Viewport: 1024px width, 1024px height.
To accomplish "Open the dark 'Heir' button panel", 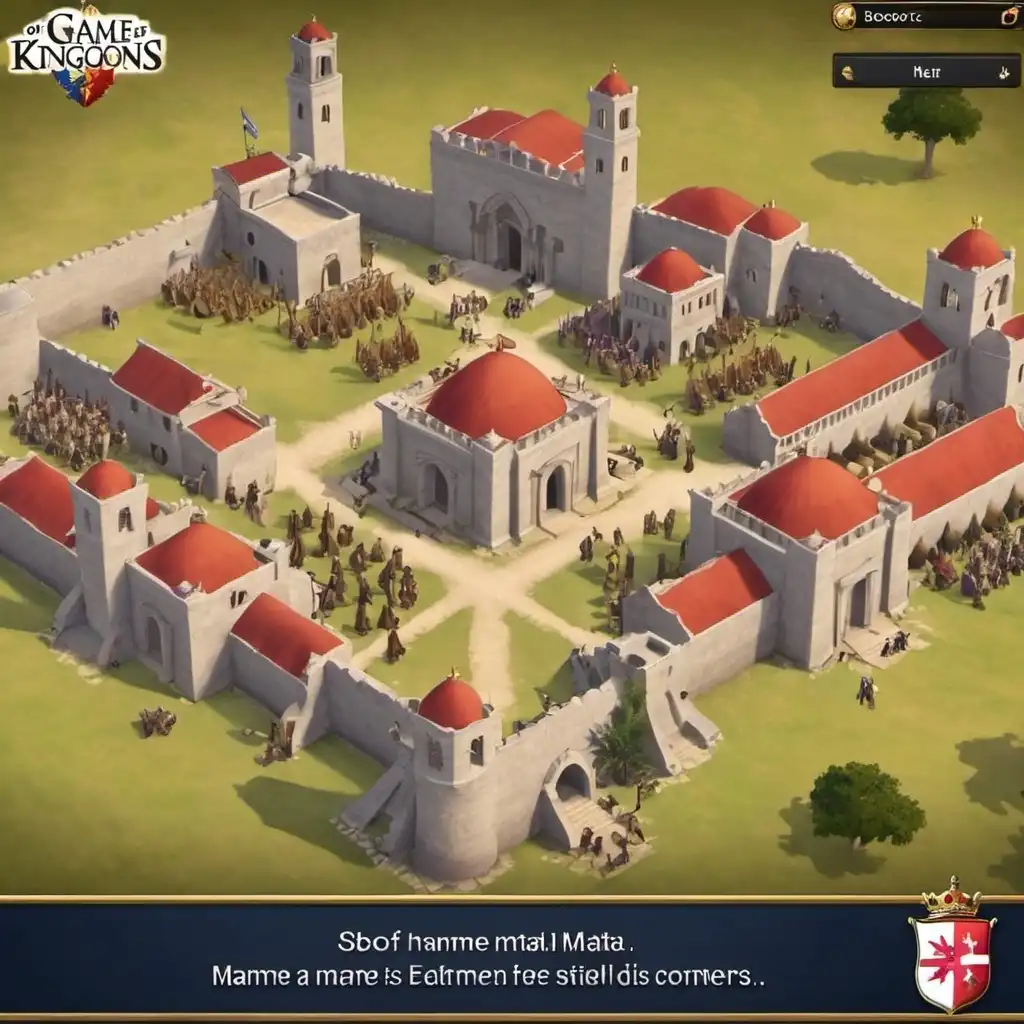I will (x=926, y=71).
